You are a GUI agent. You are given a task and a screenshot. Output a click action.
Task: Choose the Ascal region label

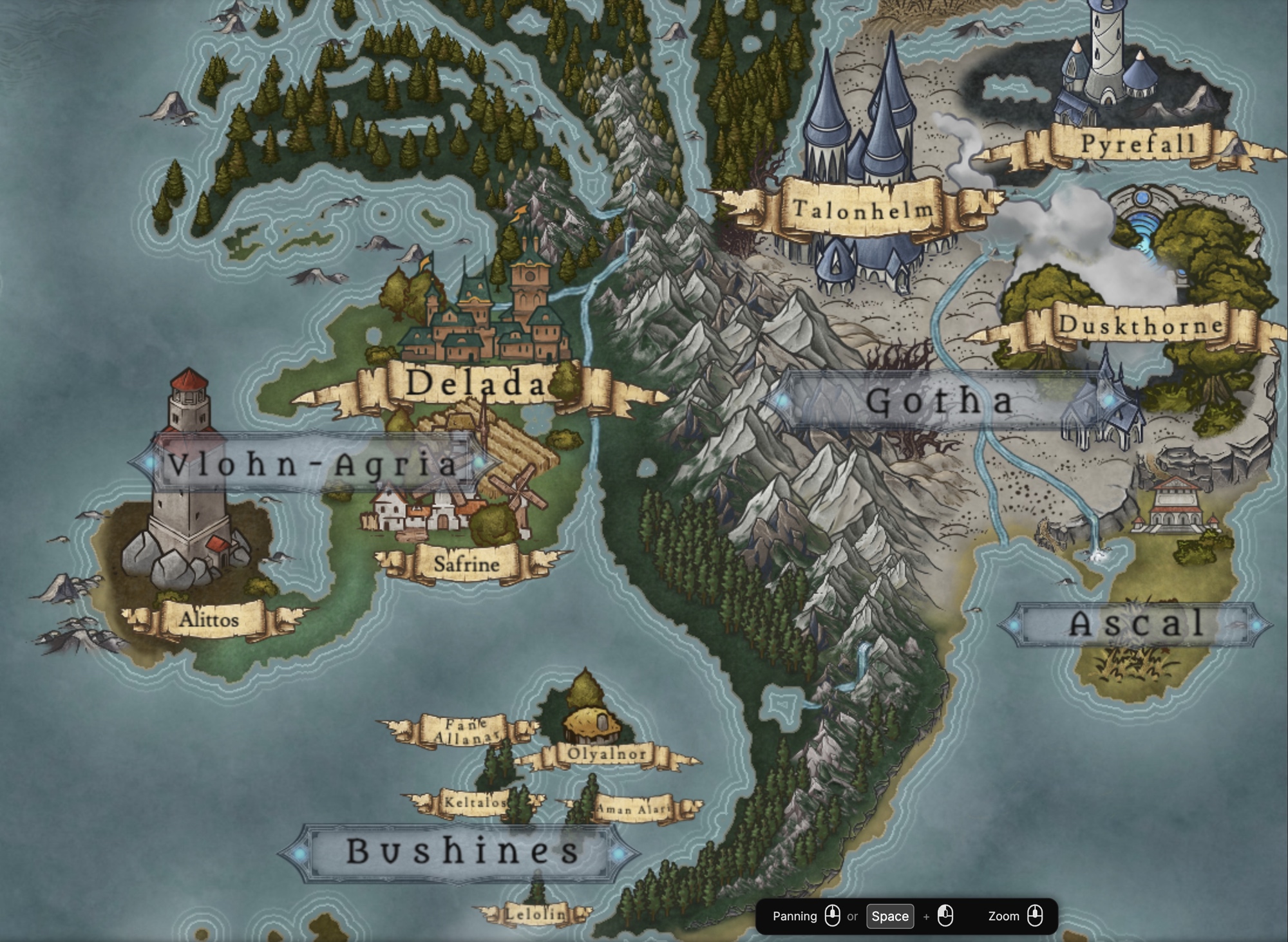click(1136, 623)
